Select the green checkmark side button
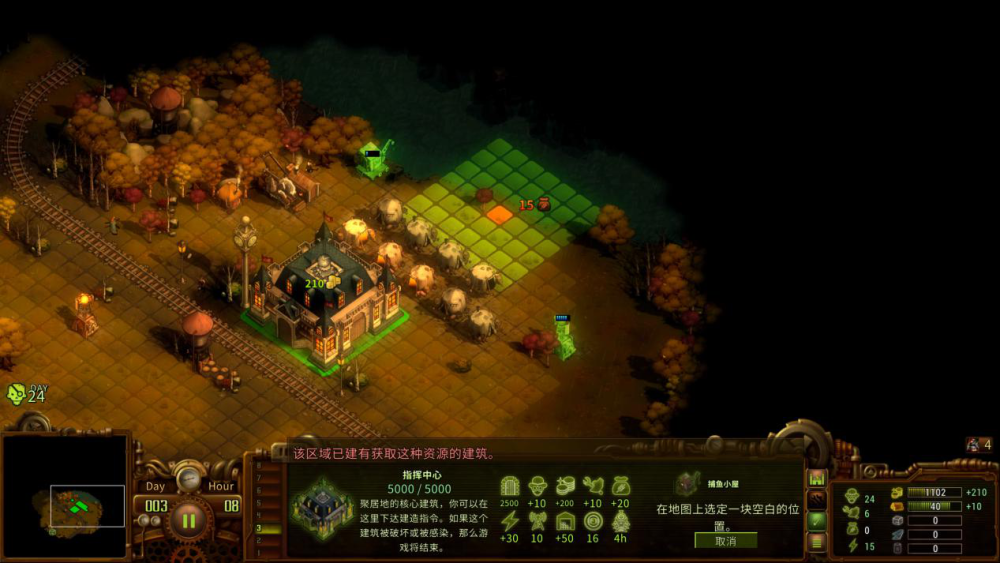 817,520
